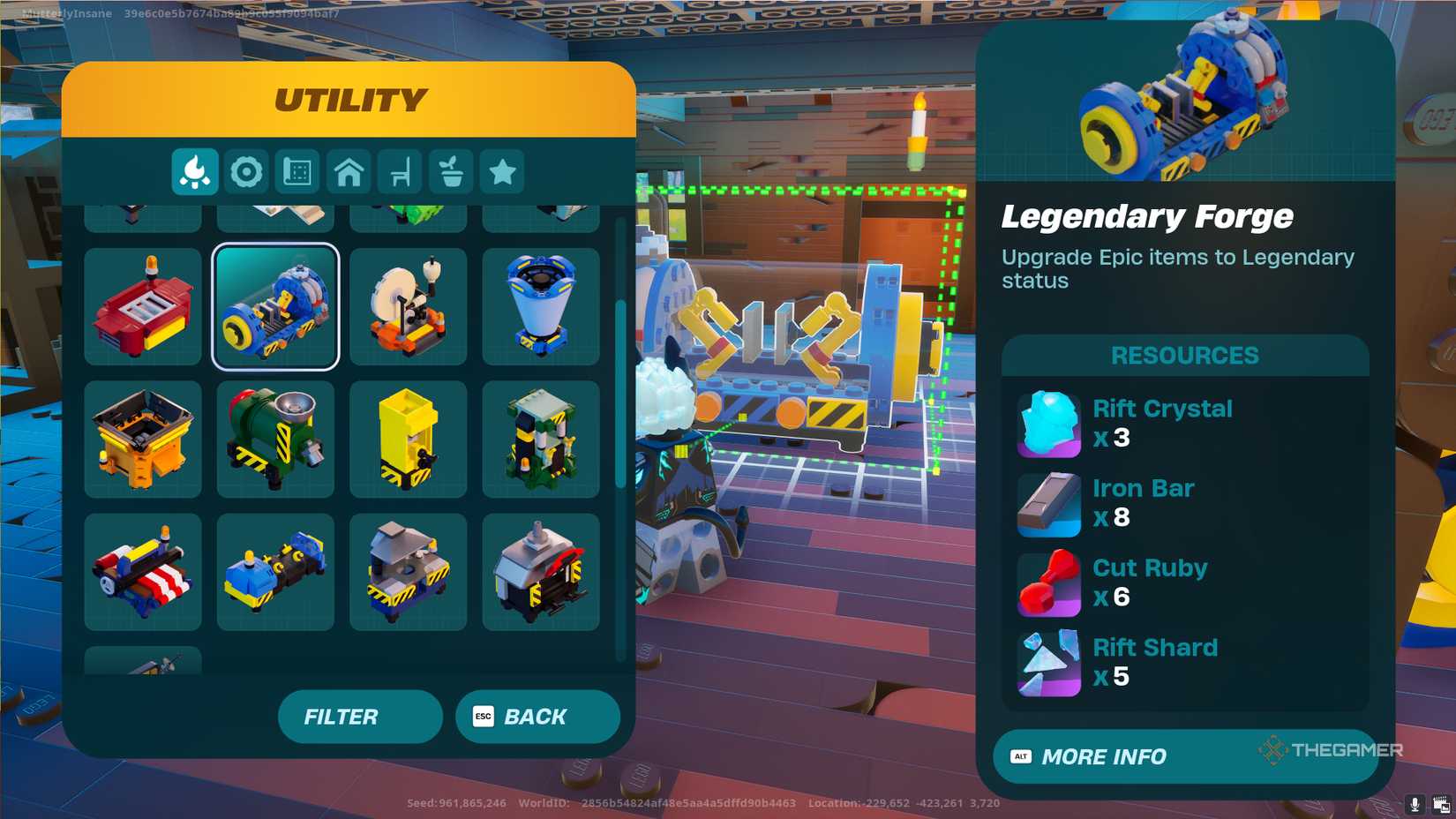Click the Iron Bar resource icon

tap(1048, 504)
